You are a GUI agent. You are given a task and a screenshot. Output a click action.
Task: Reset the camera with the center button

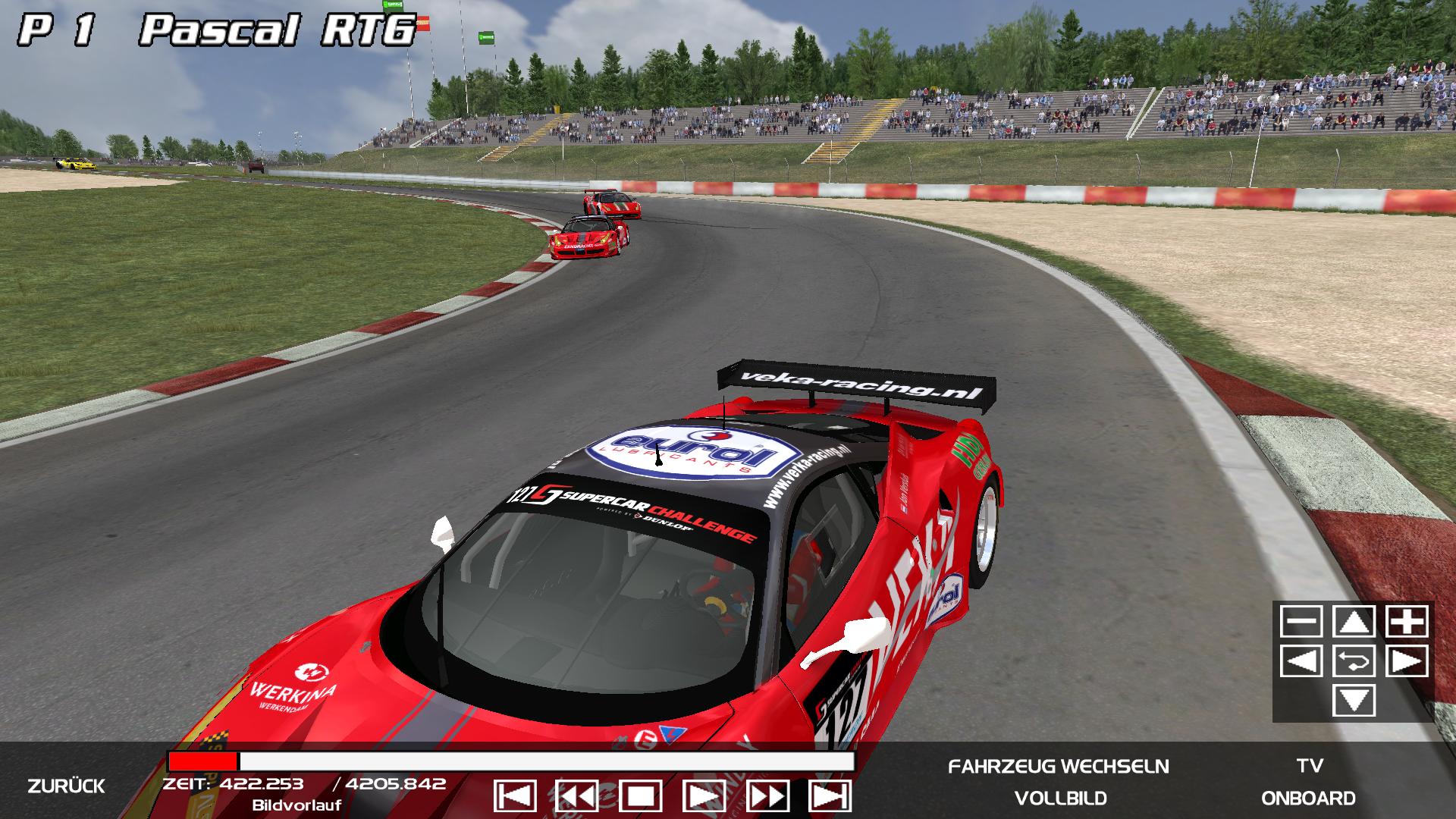pos(1354,661)
